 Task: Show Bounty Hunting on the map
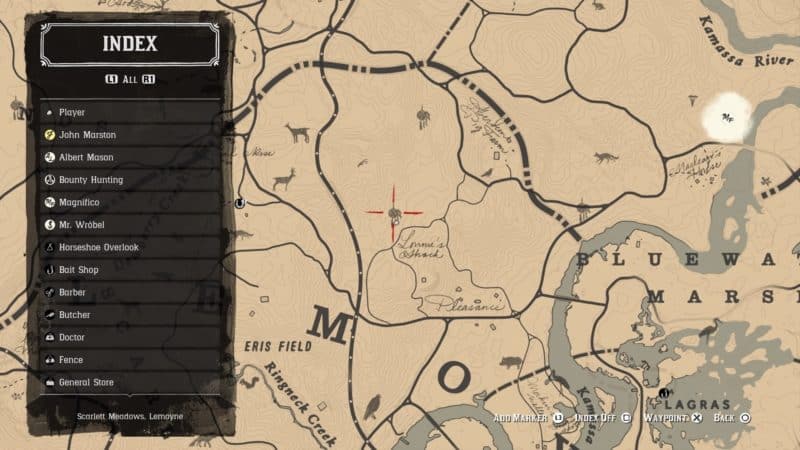[x=130, y=180]
